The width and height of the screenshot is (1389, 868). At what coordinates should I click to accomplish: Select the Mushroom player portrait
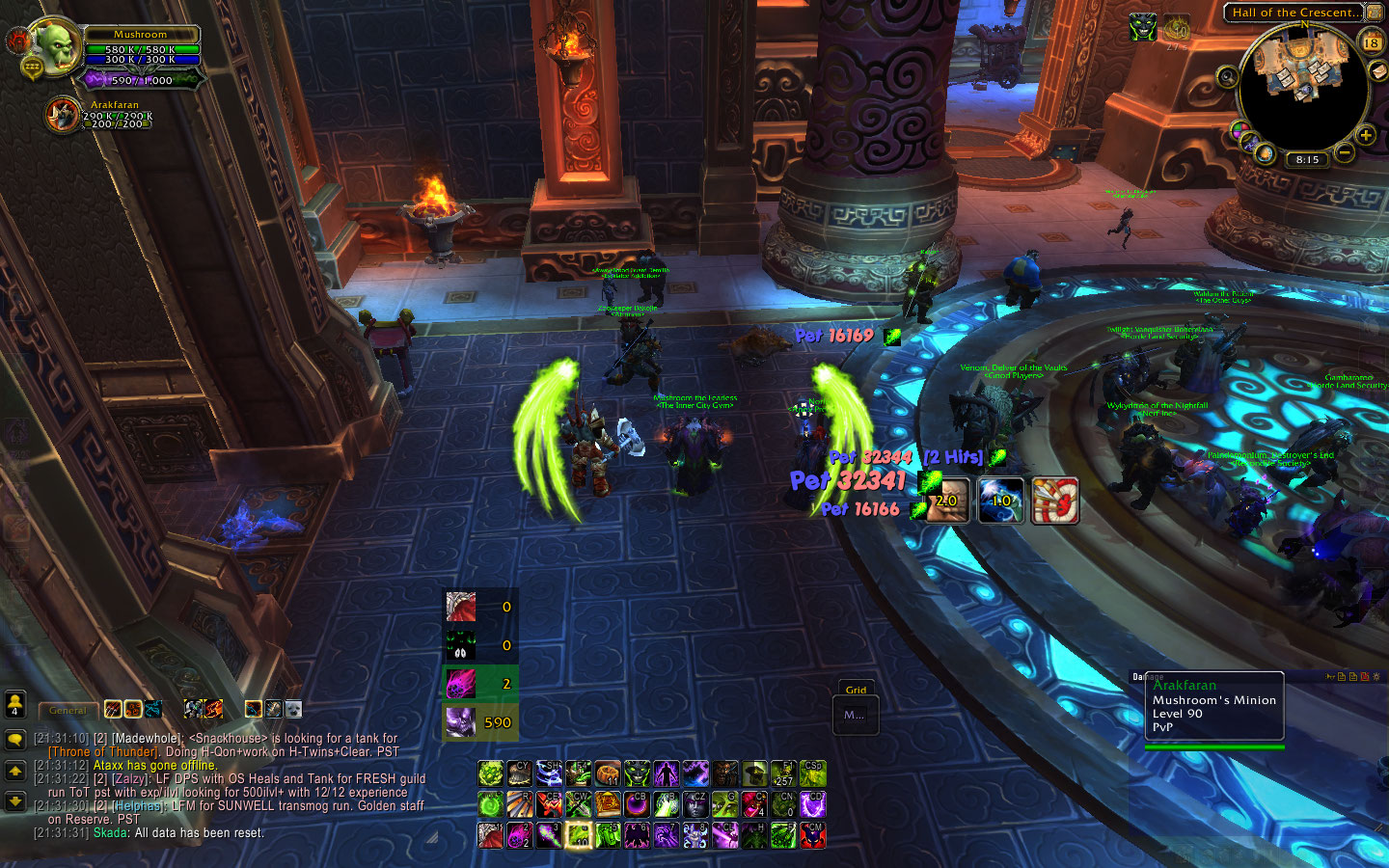click(x=56, y=46)
